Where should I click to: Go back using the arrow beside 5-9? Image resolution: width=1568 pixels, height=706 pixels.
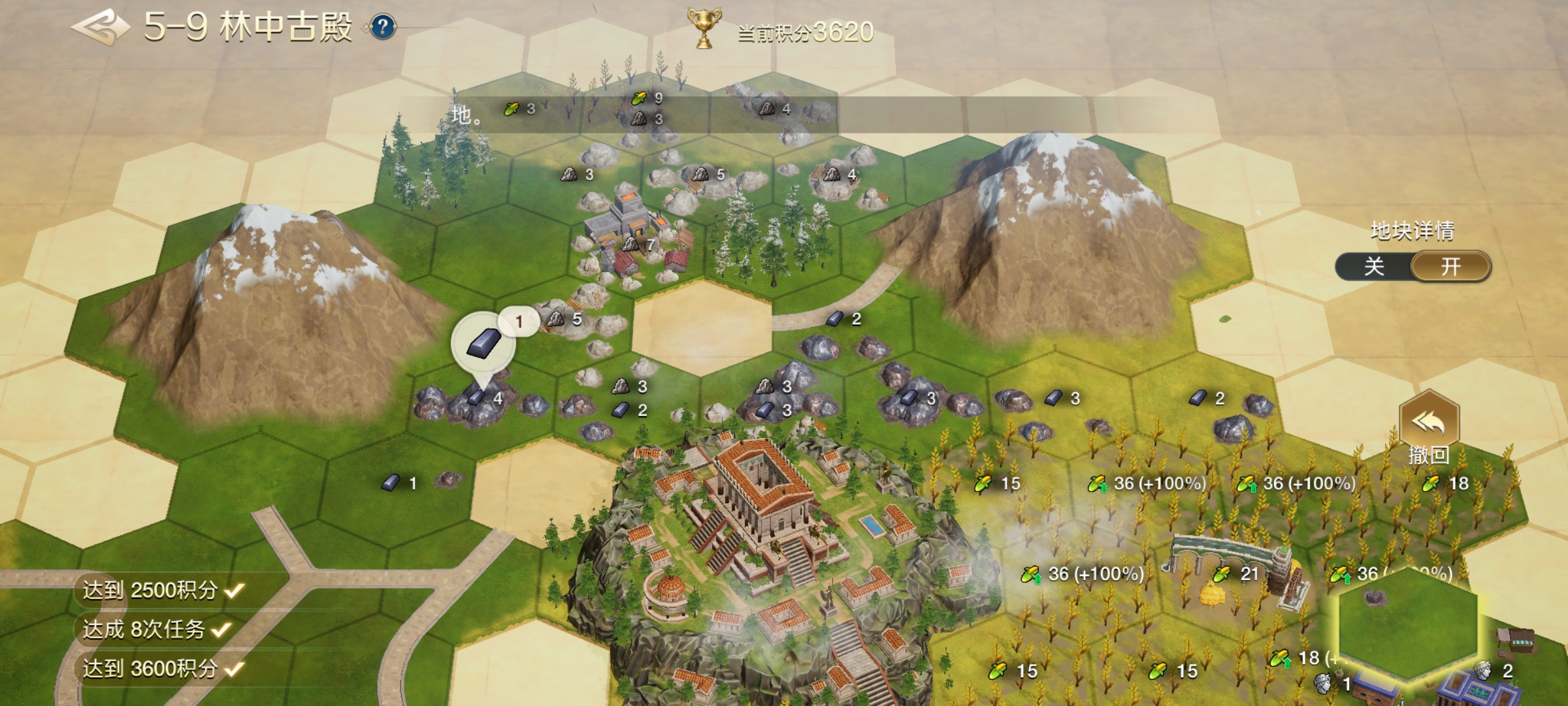coord(101,27)
